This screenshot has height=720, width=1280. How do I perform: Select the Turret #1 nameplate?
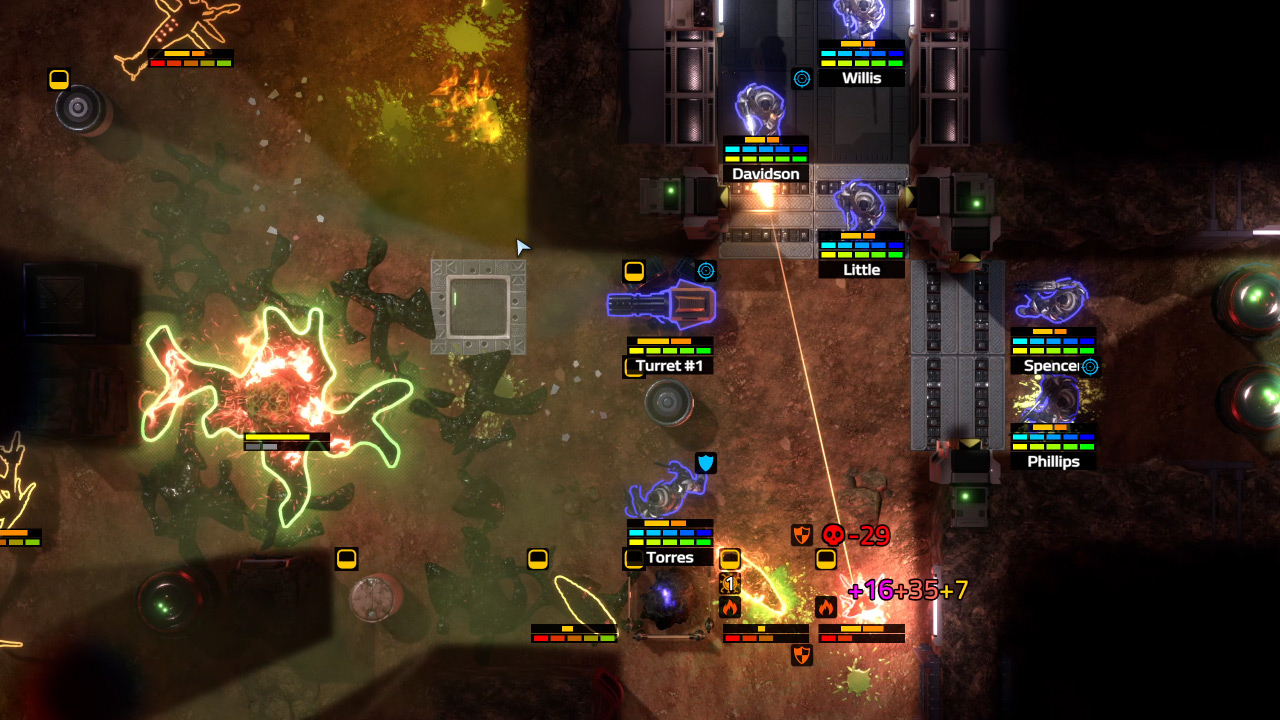pos(670,366)
